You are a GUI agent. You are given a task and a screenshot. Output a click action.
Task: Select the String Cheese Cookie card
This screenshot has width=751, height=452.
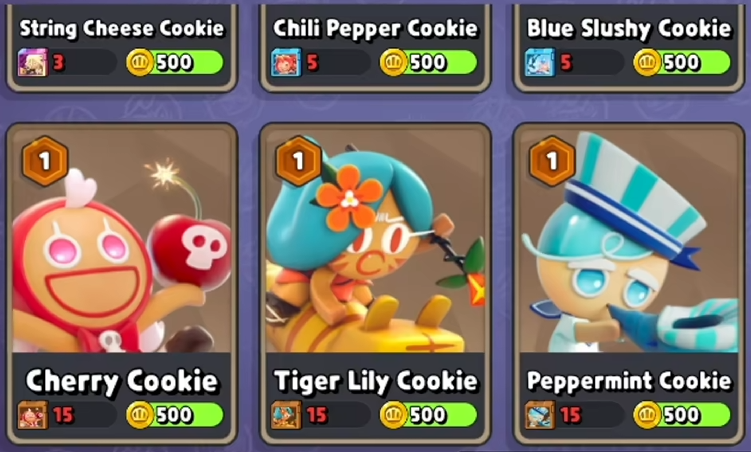(x=121, y=28)
